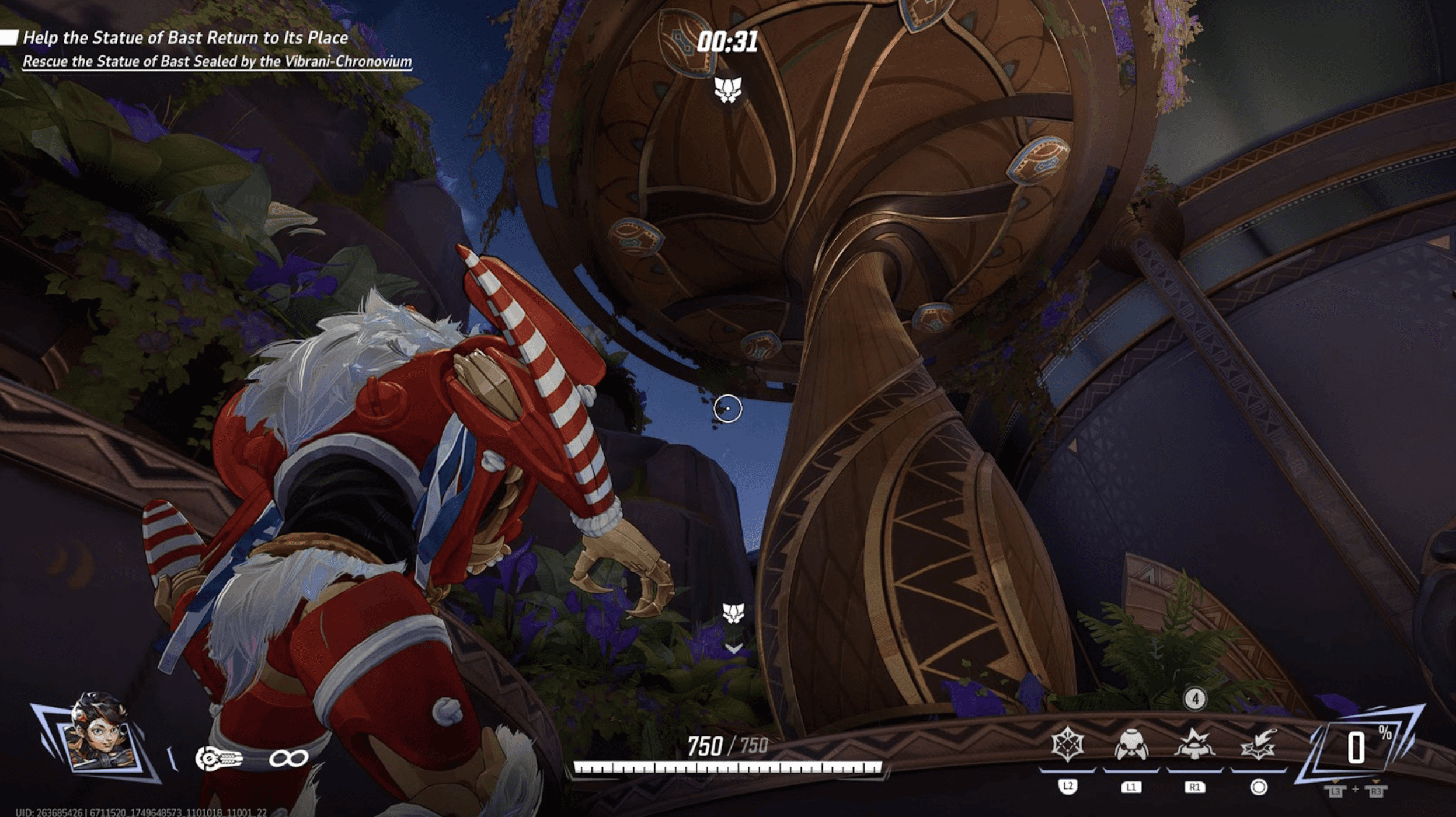The height and width of the screenshot is (817, 1456).
Task: Click the ultimate charge gauge showing 0%
Action: coord(1359,748)
